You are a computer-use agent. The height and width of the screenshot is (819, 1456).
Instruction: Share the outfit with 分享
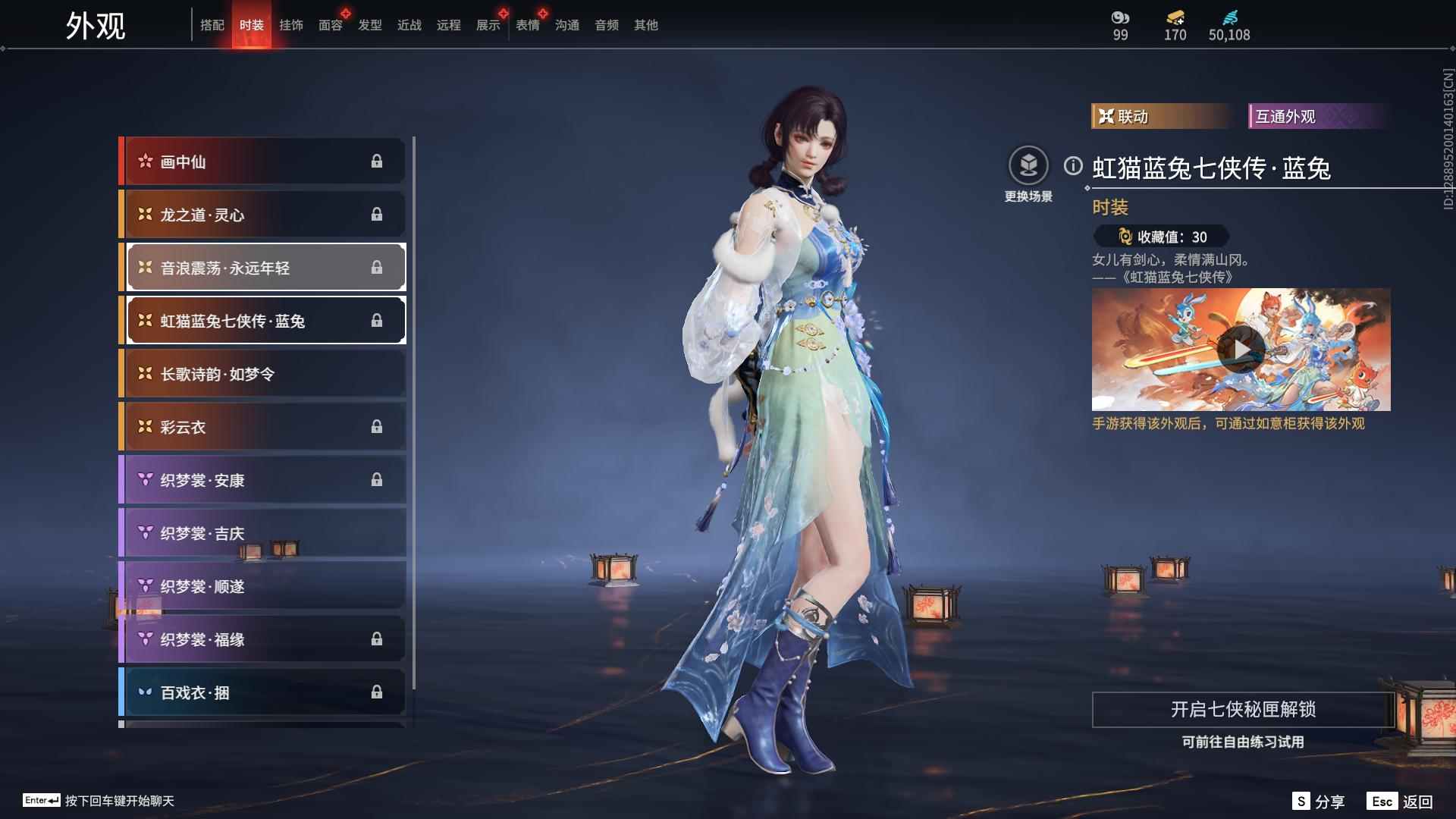point(1319,802)
